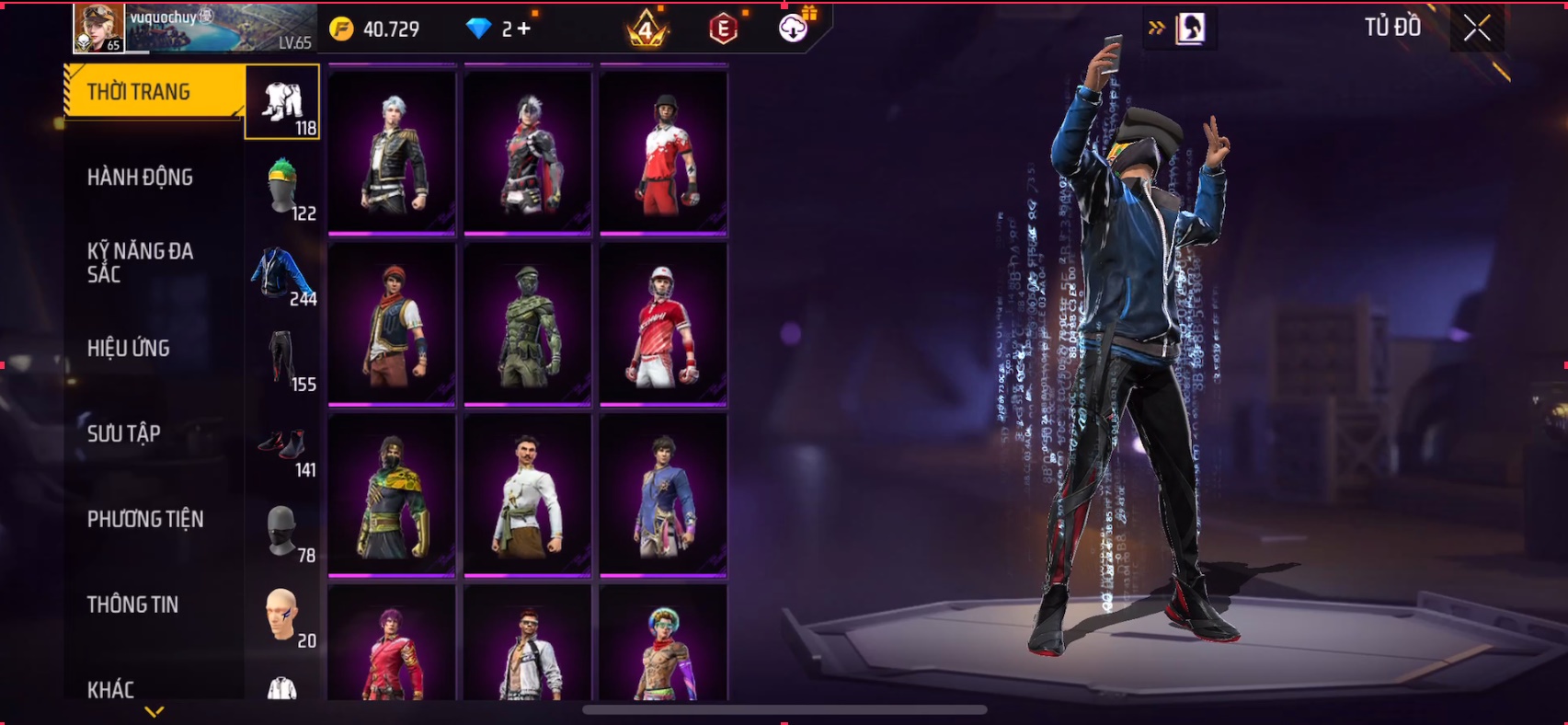This screenshot has width=1568, height=725.
Task: Choose the blue jacket tops category
Action: [x=282, y=273]
